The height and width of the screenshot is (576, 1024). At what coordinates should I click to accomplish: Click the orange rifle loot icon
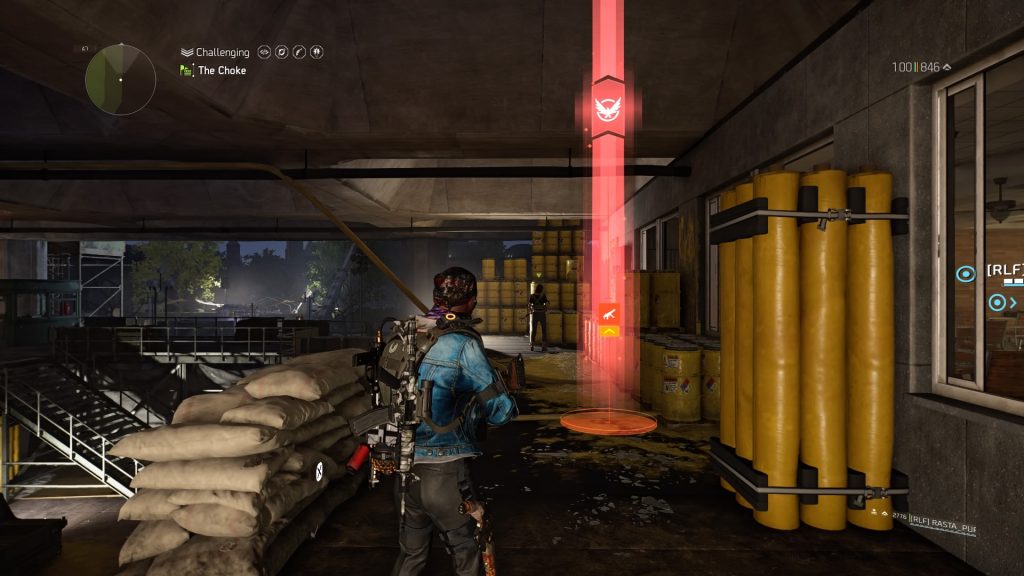[x=608, y=313]
